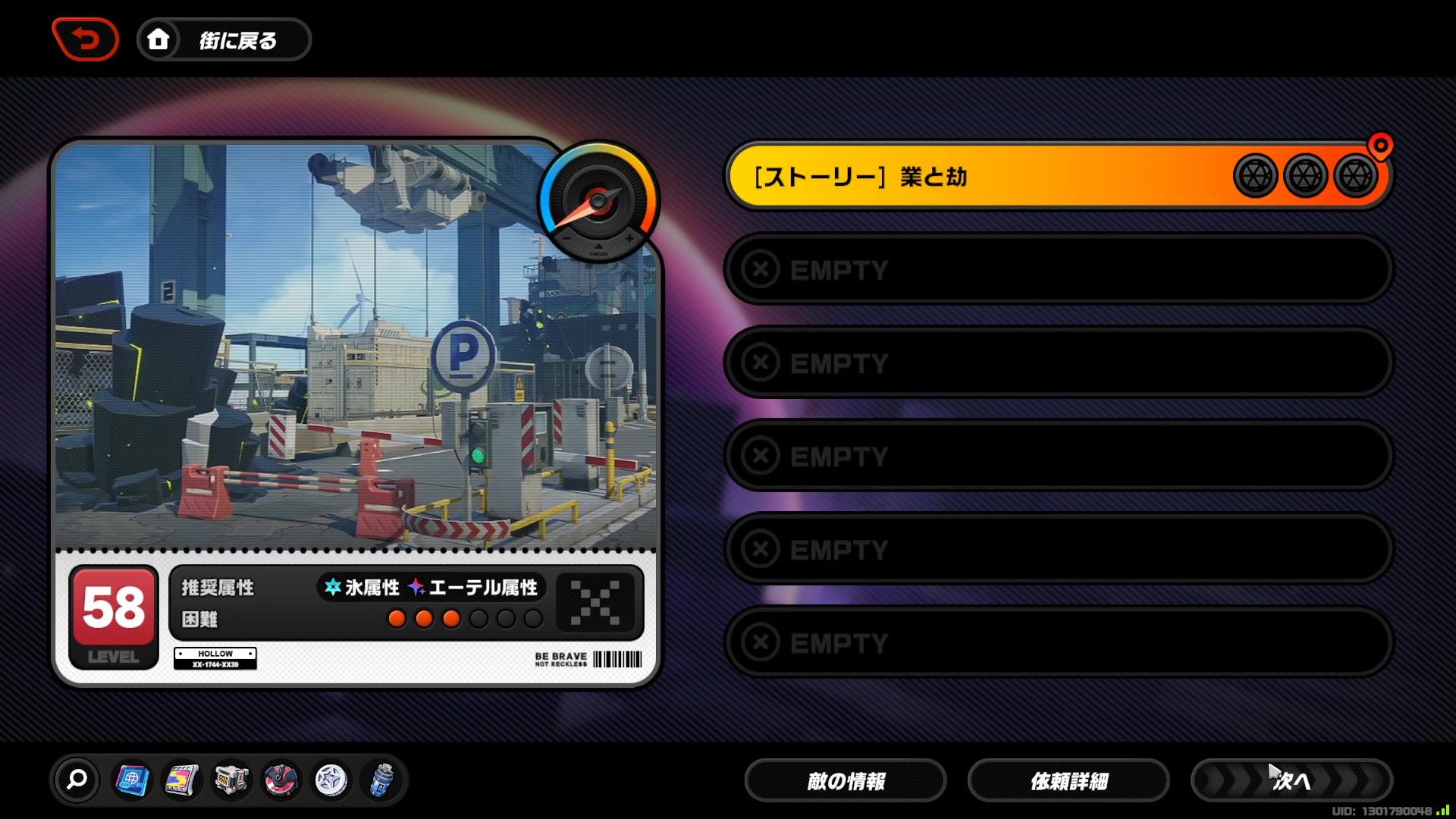Click the home icon beside 街に戻る
Screen dimensions: 1456x819
(158, 39)
